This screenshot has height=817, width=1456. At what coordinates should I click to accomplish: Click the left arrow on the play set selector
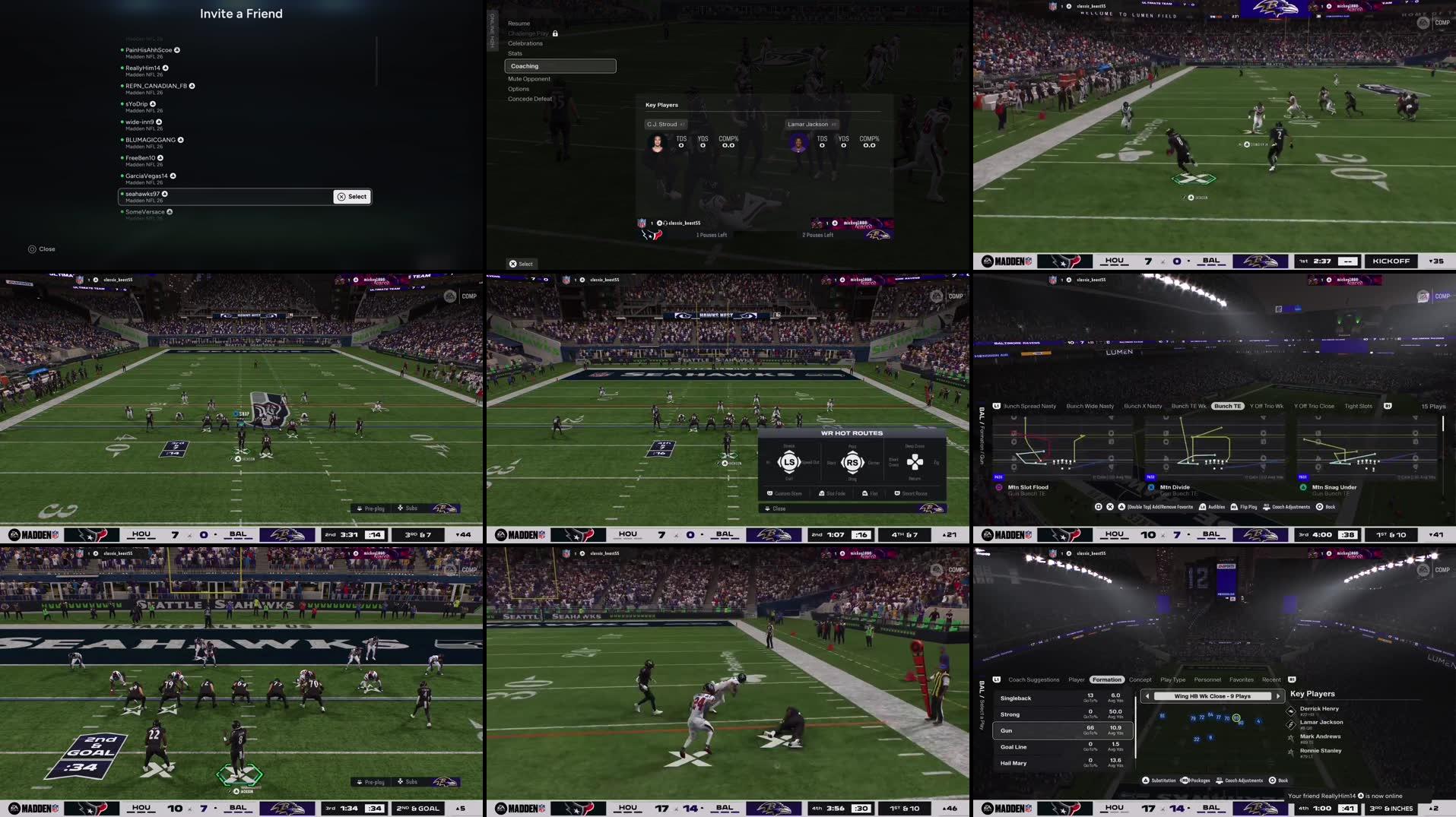click(x=1147, y=696)
